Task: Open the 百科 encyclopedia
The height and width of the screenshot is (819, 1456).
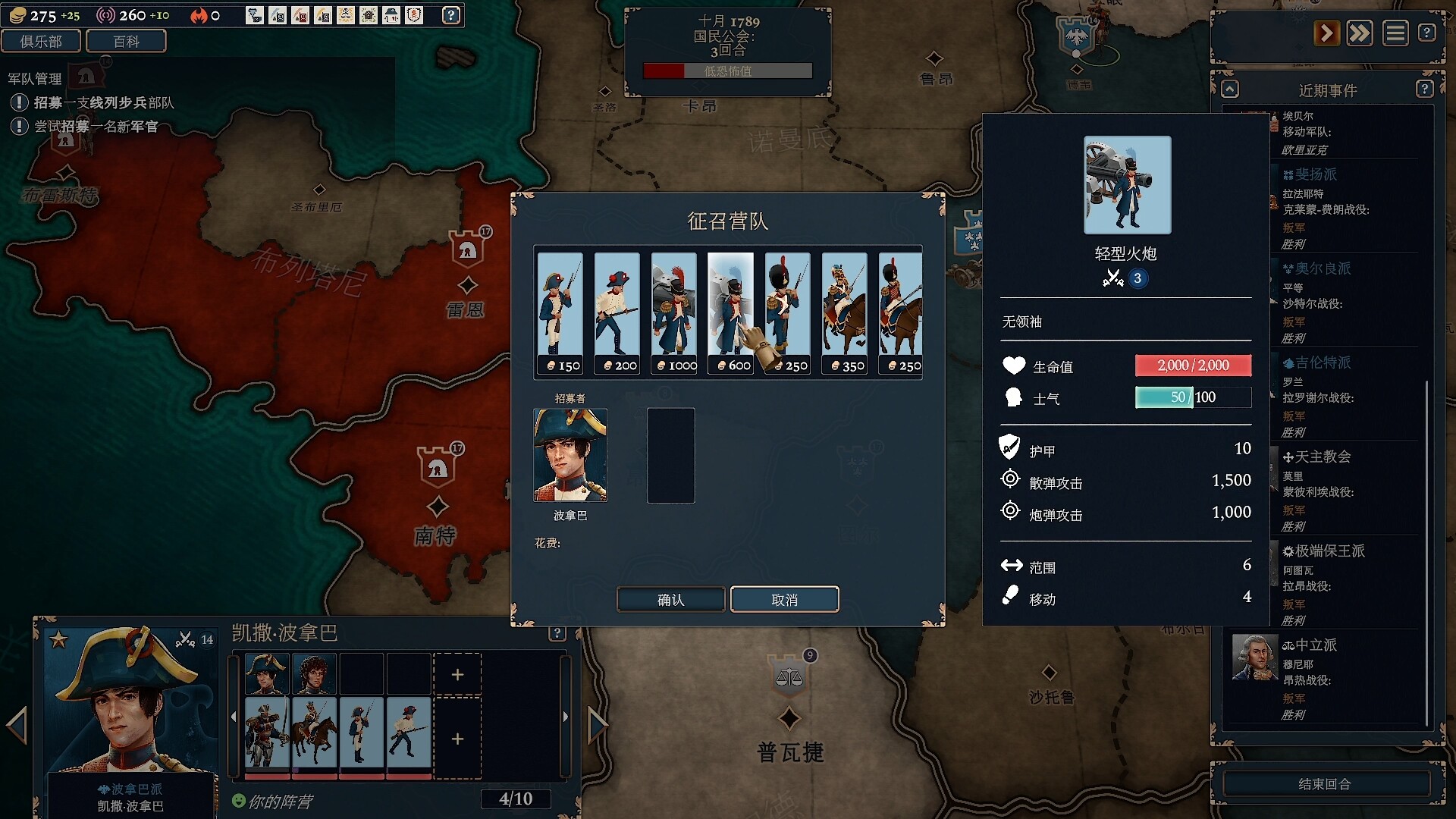Action: 126,41
